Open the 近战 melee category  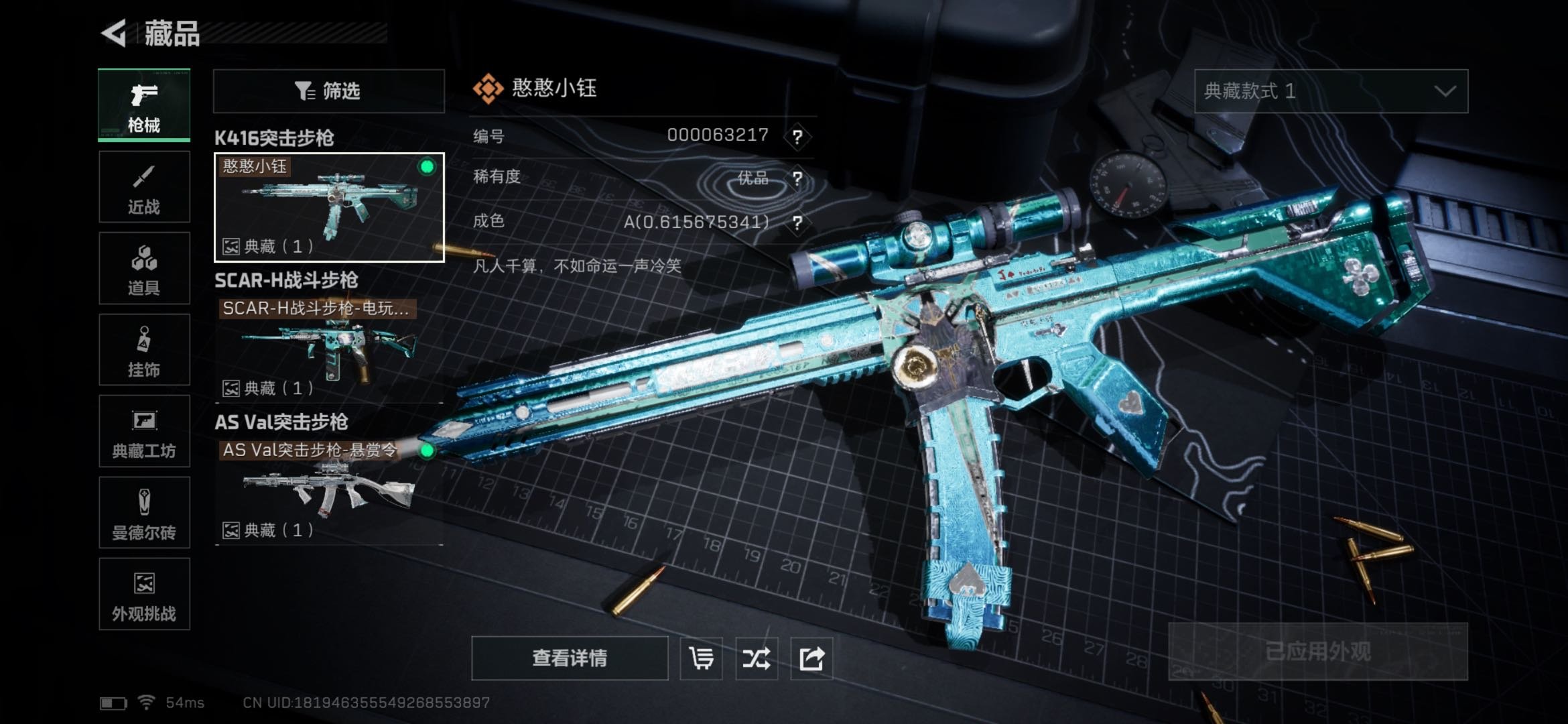(x=144, y=187)
